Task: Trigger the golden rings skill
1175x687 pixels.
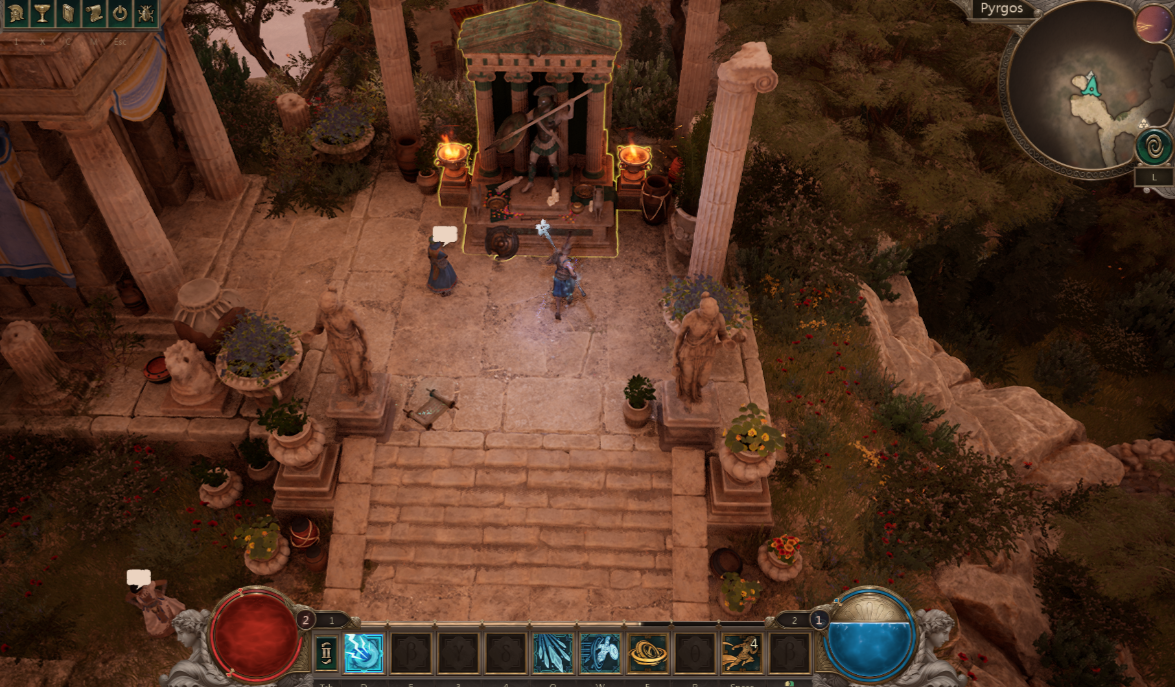Action: tap(648, 654)
